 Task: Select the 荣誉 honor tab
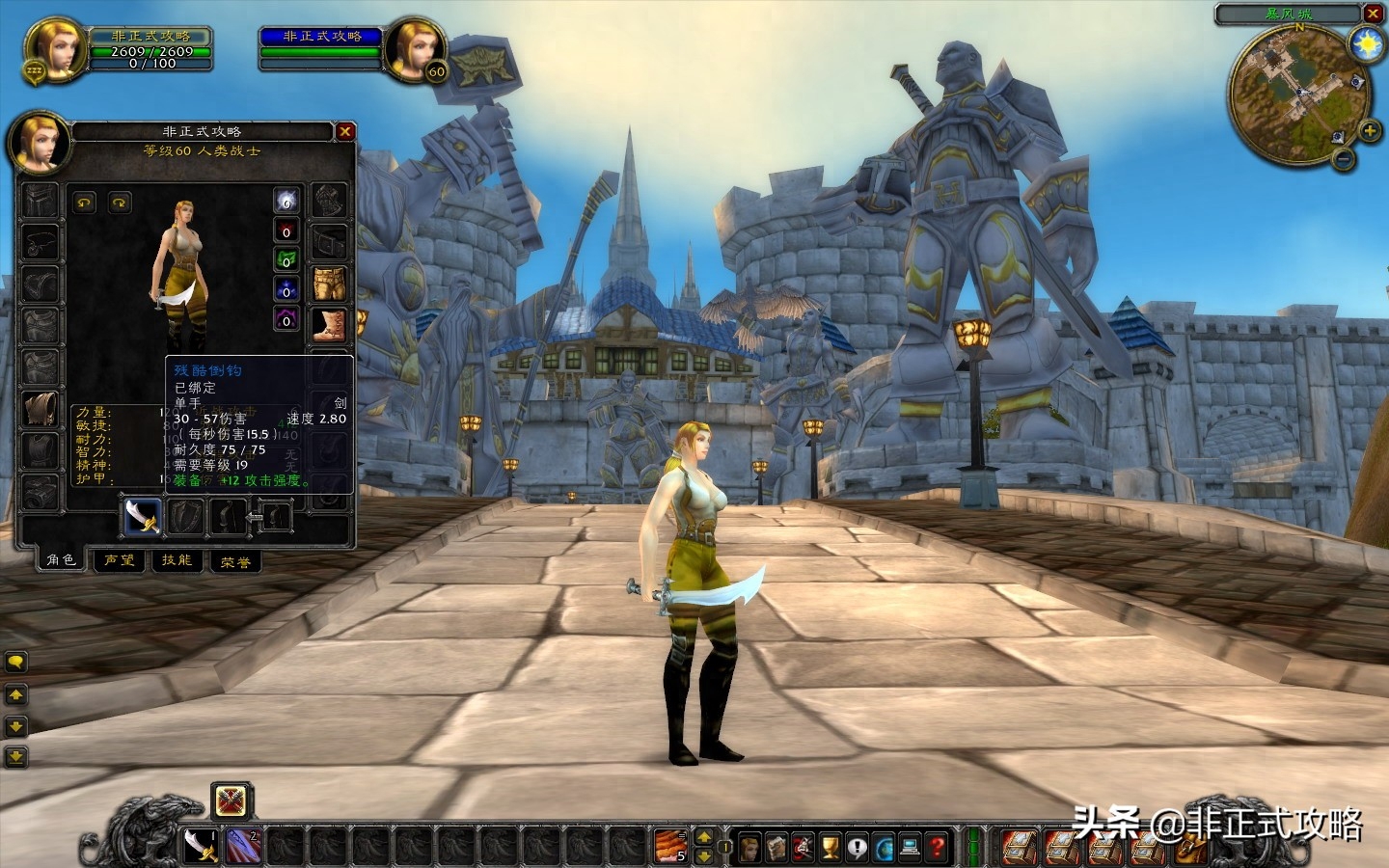click(234, 561)
